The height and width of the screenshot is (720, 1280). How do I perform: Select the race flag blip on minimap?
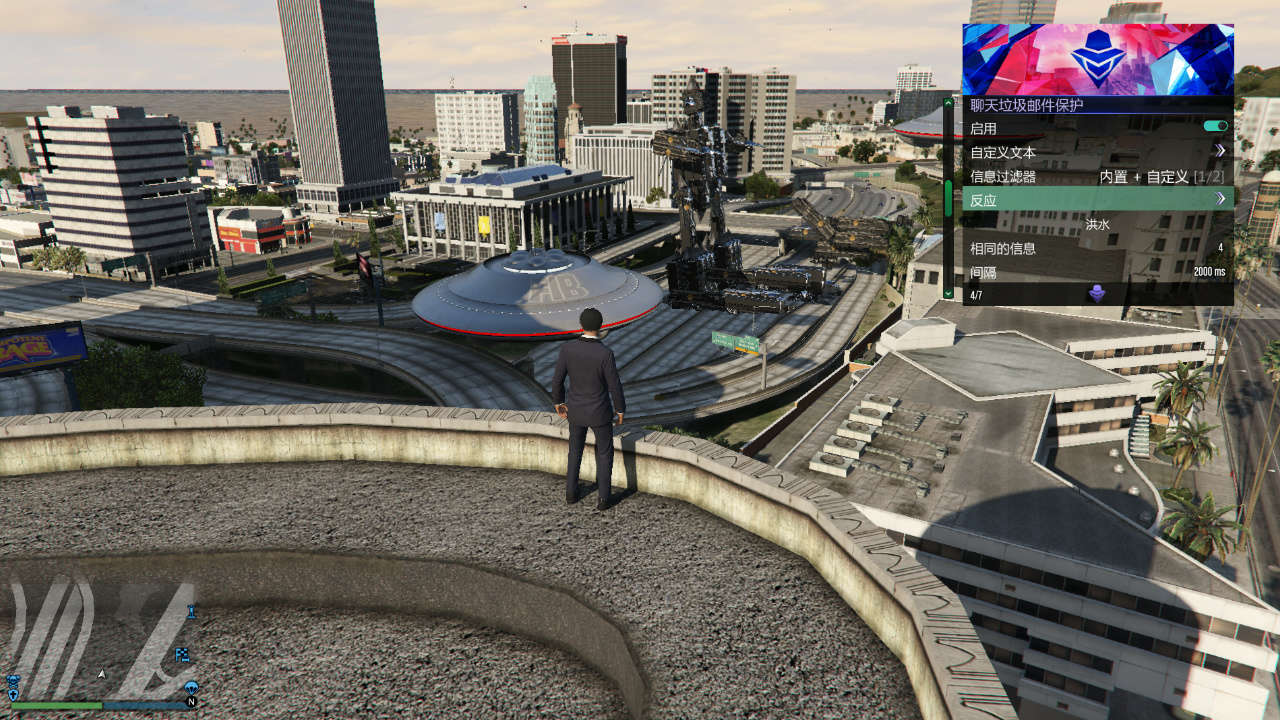pyautogui.click(x=183, y=655)
